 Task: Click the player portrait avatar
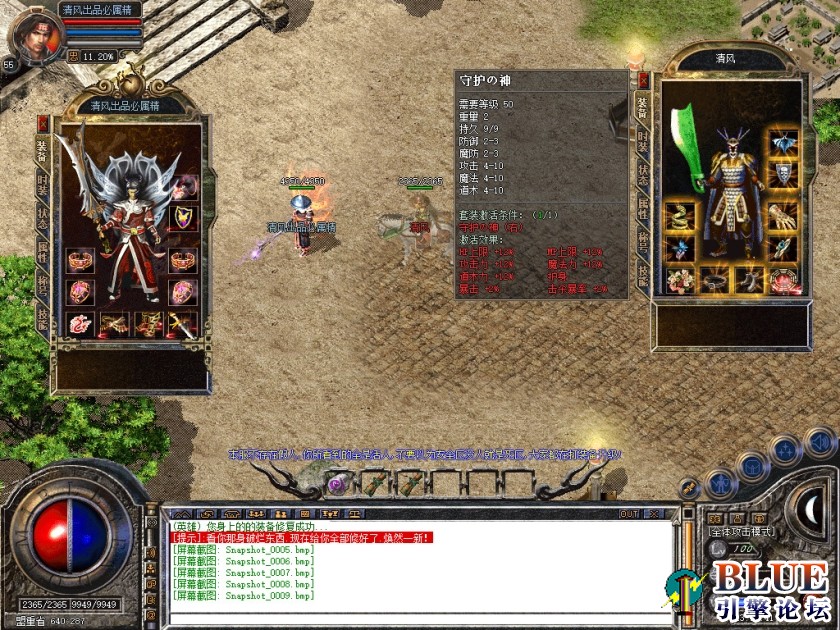pyautogui.click(x=37, y=30)
